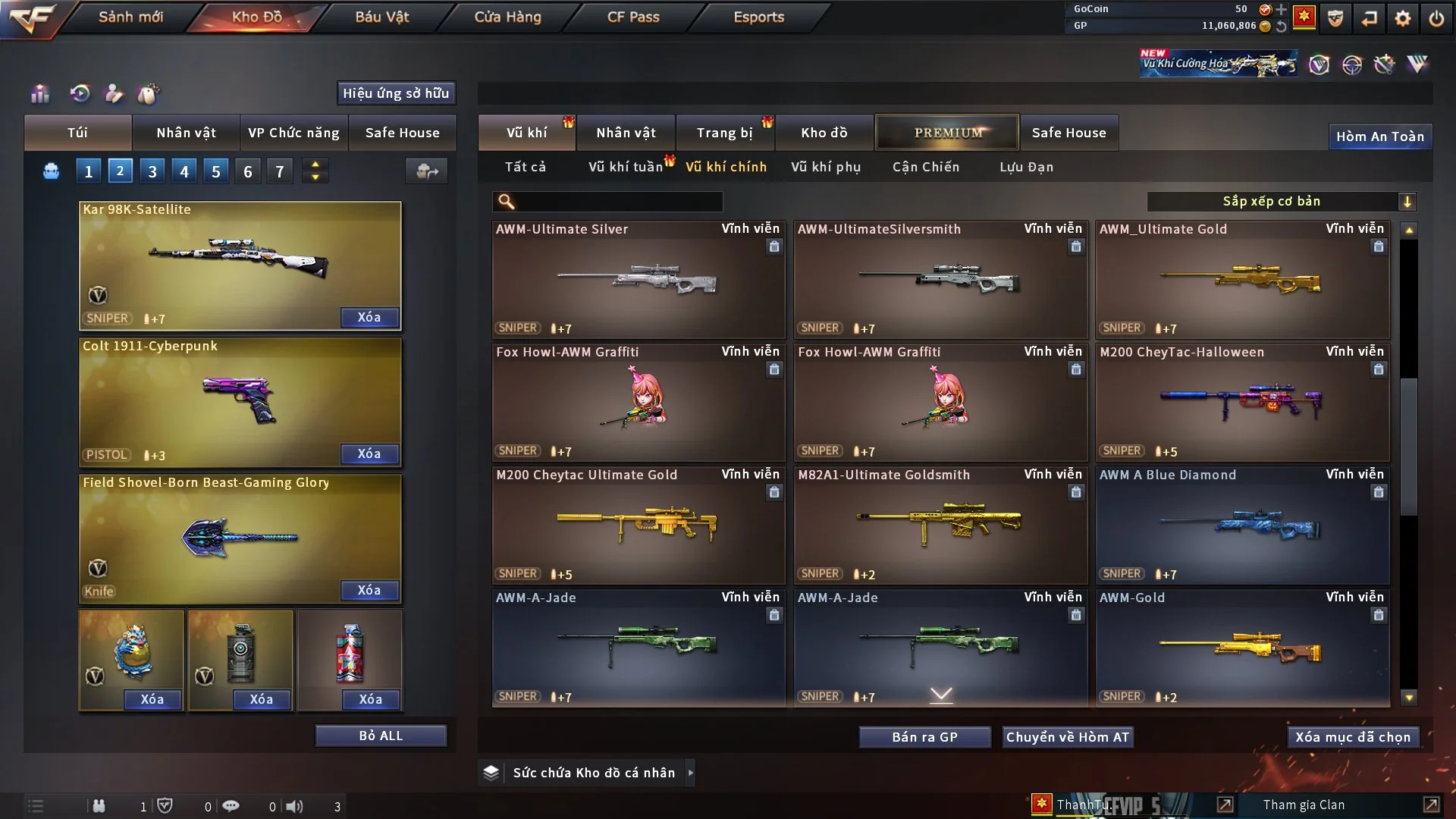The image size is (1456, 819).
Task: Click the Bán ra GP button
Action: tap(924, 737)
